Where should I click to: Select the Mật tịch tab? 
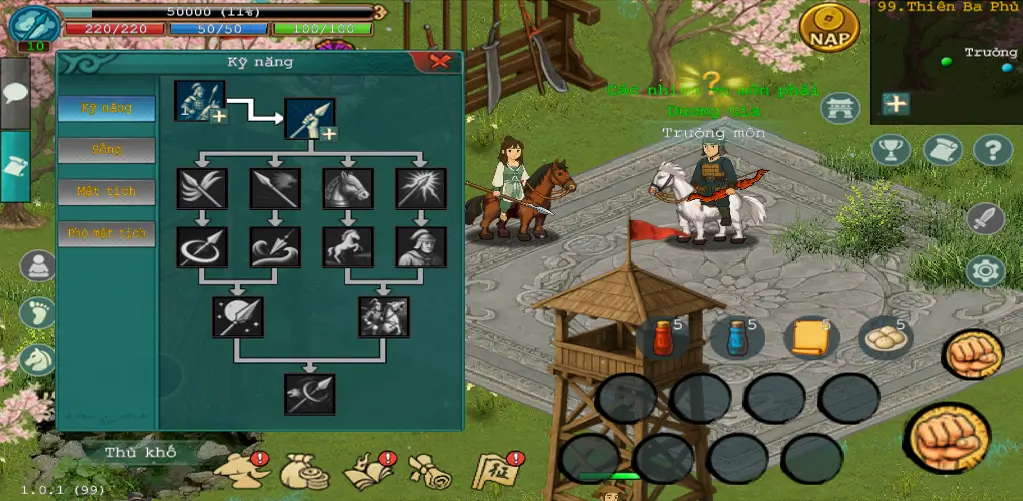click(106, 191)
